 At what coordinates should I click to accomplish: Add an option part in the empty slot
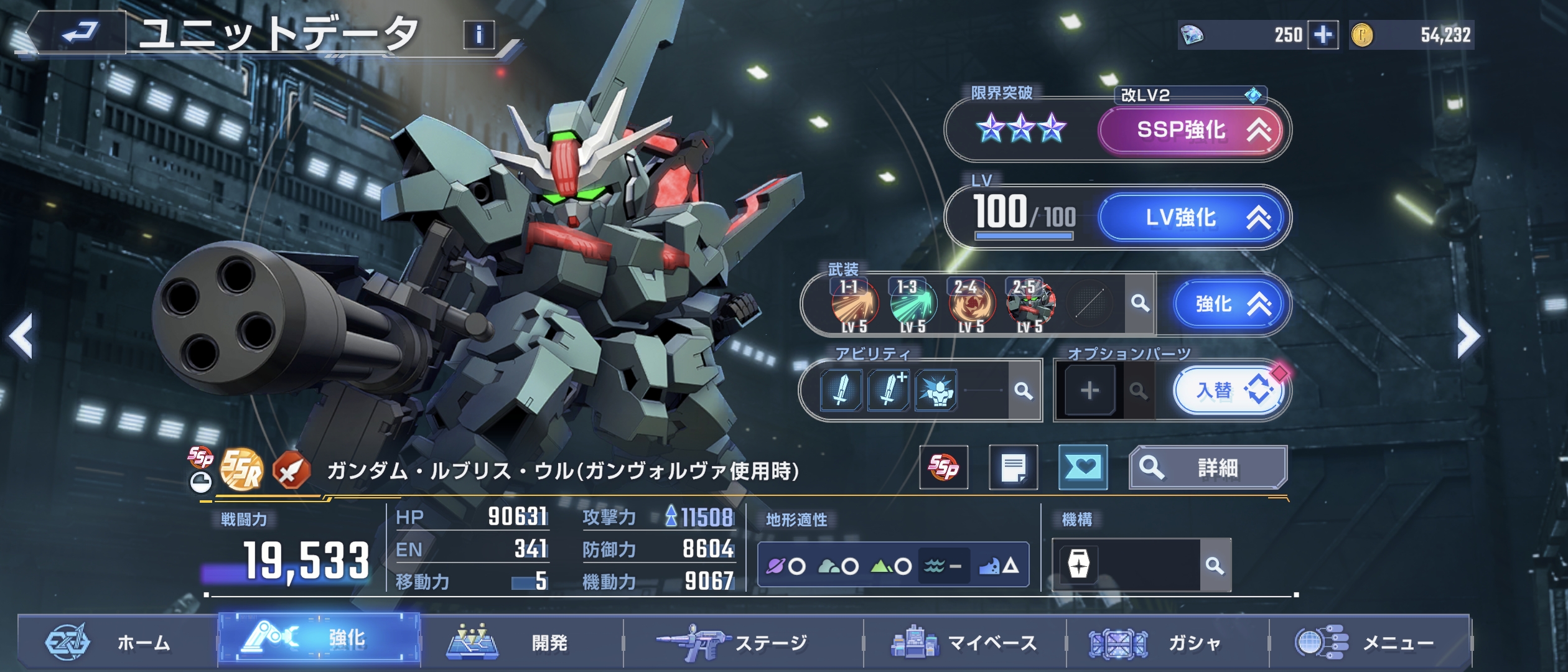point(1090,391)
